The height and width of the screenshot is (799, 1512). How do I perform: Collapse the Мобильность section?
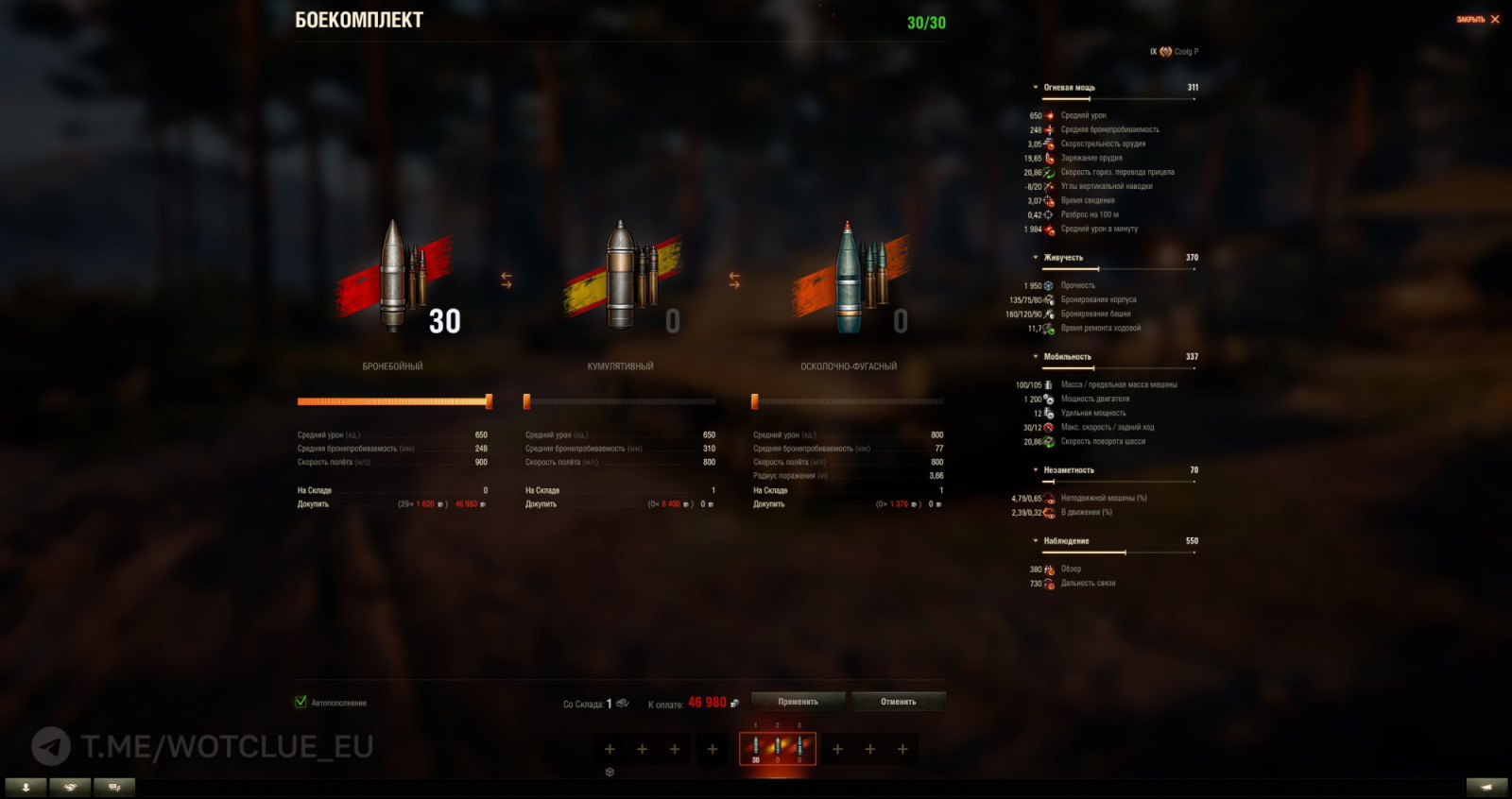pyautogui.click(x=1036, y=356)
